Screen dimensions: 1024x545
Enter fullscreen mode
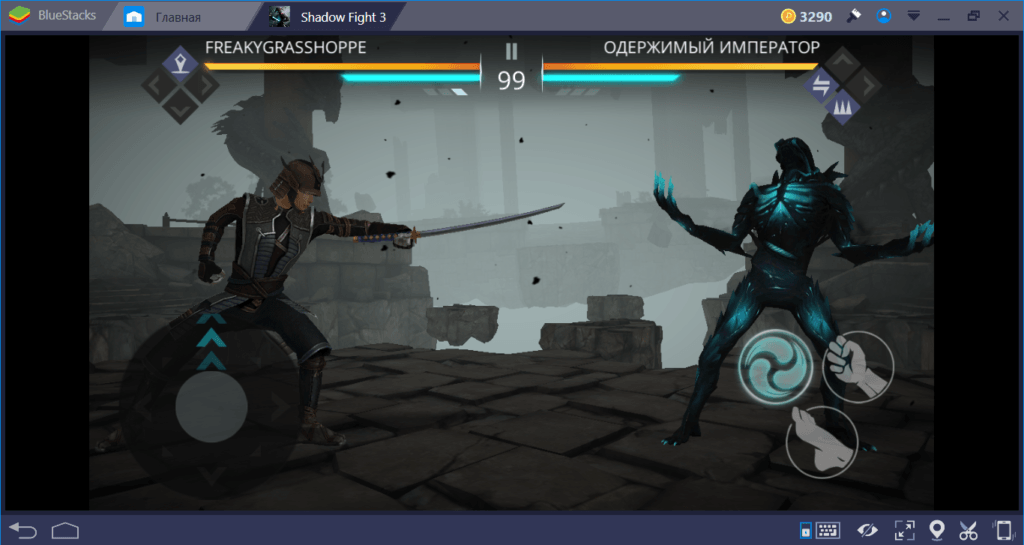click(x=904, y=530)
